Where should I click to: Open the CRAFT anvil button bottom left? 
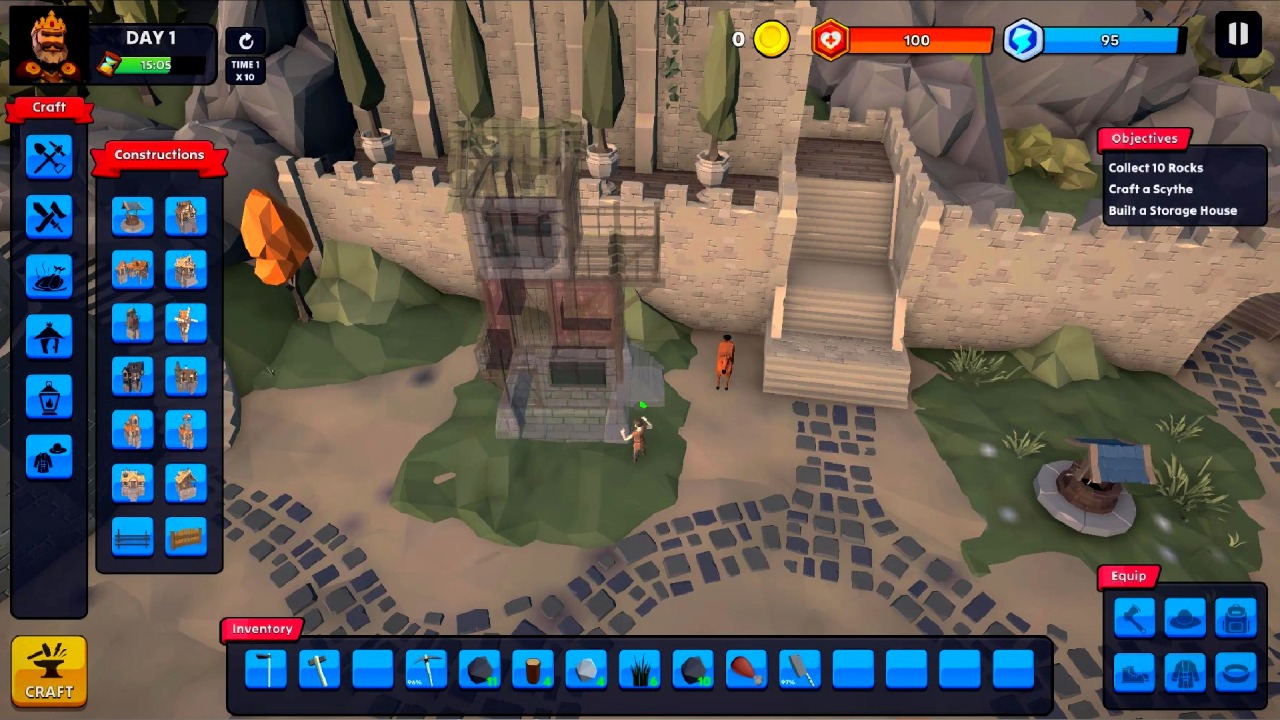coord(49,670)
